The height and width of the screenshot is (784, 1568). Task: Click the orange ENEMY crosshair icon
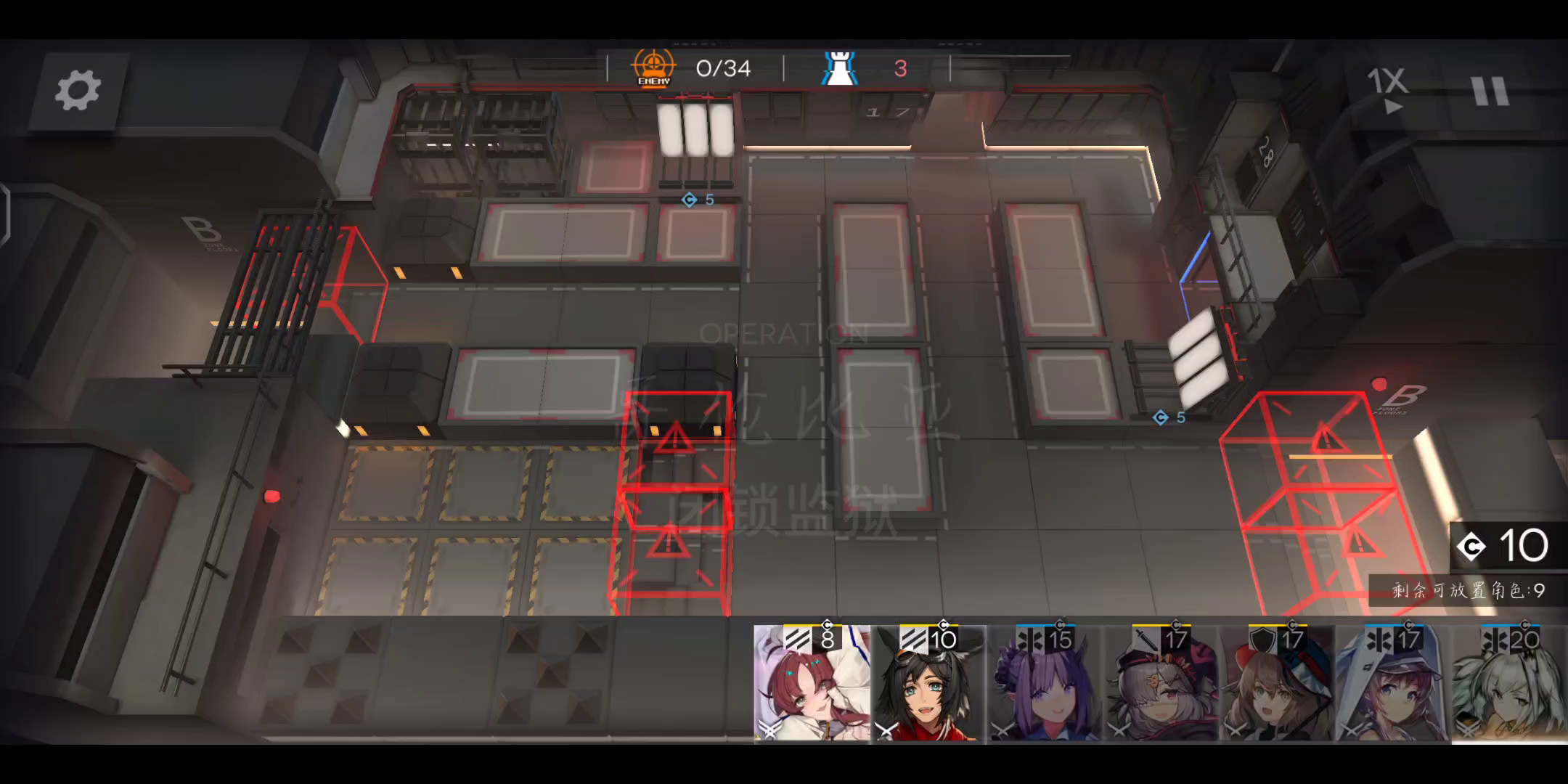(653, 65)
